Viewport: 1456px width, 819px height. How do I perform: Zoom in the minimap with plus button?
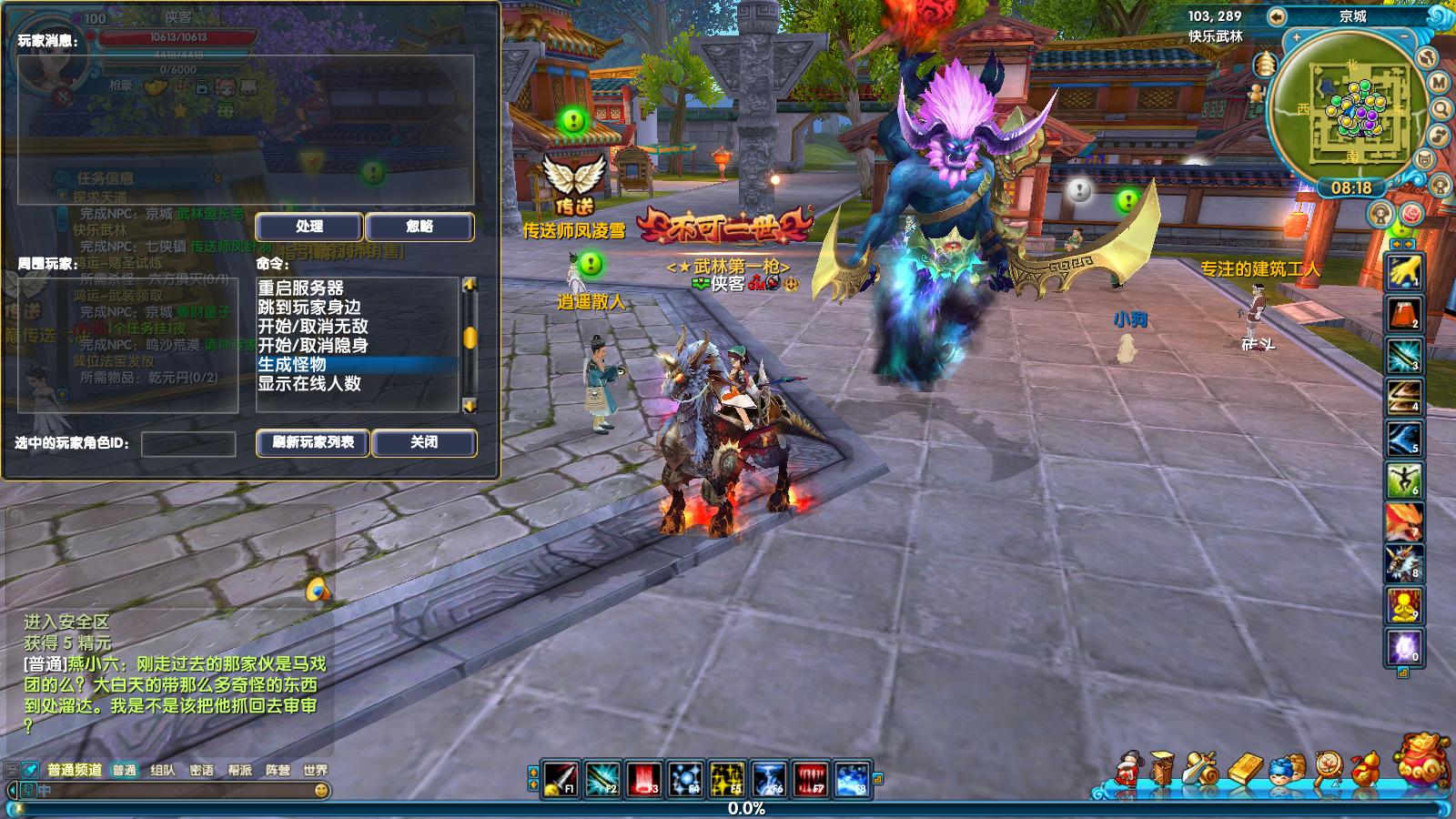coord(1297,37)
